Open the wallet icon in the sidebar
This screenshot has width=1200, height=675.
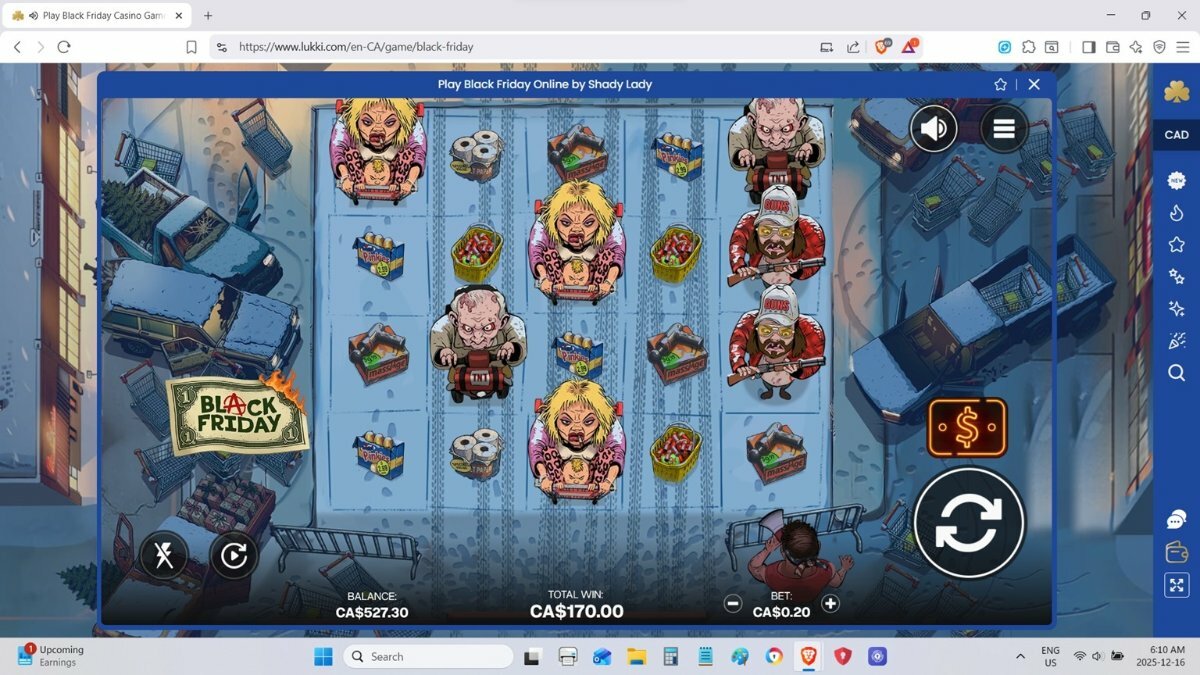point(1176,552)
